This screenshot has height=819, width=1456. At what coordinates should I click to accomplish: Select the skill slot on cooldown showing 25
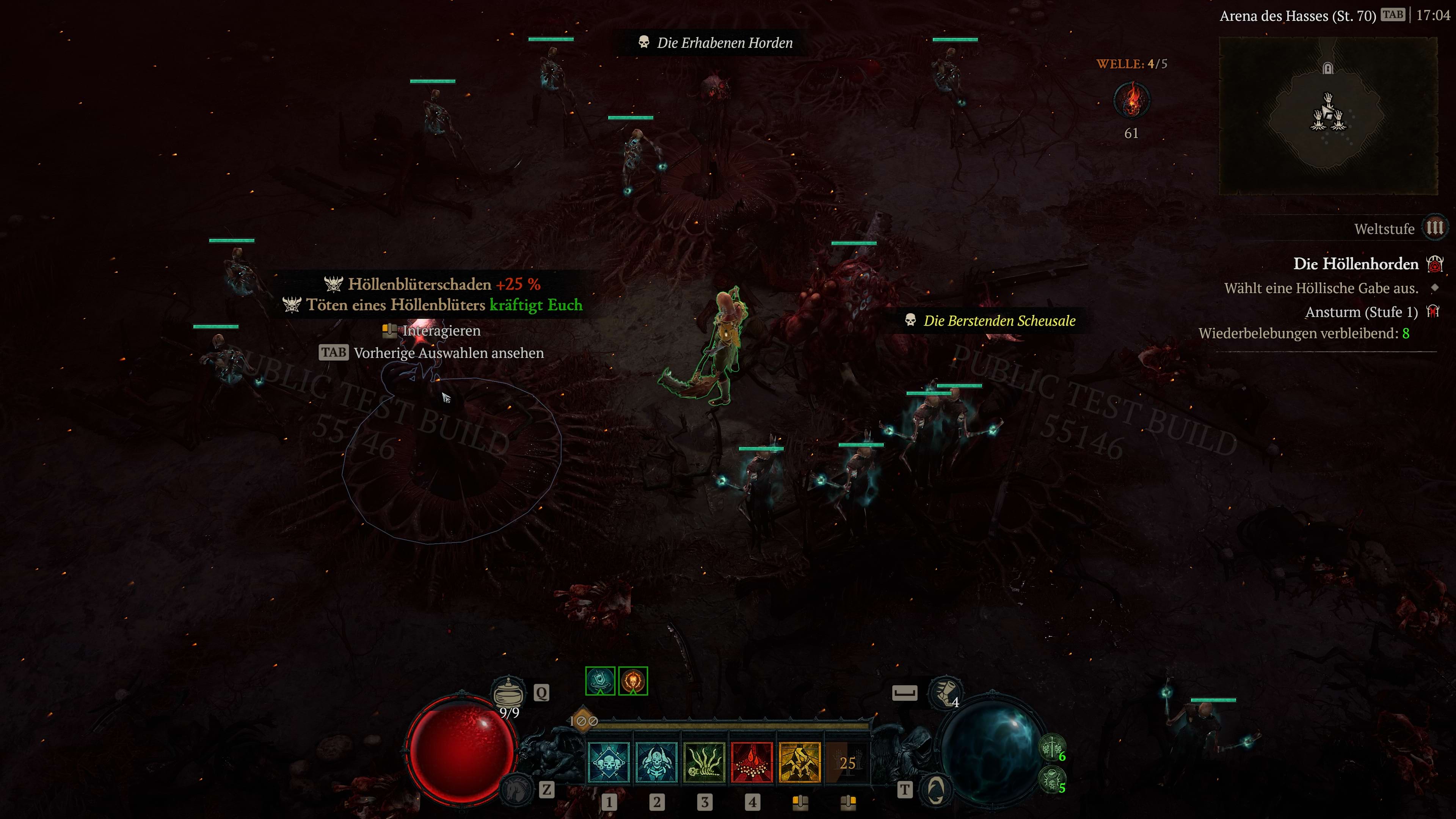(x=847, y=763)
